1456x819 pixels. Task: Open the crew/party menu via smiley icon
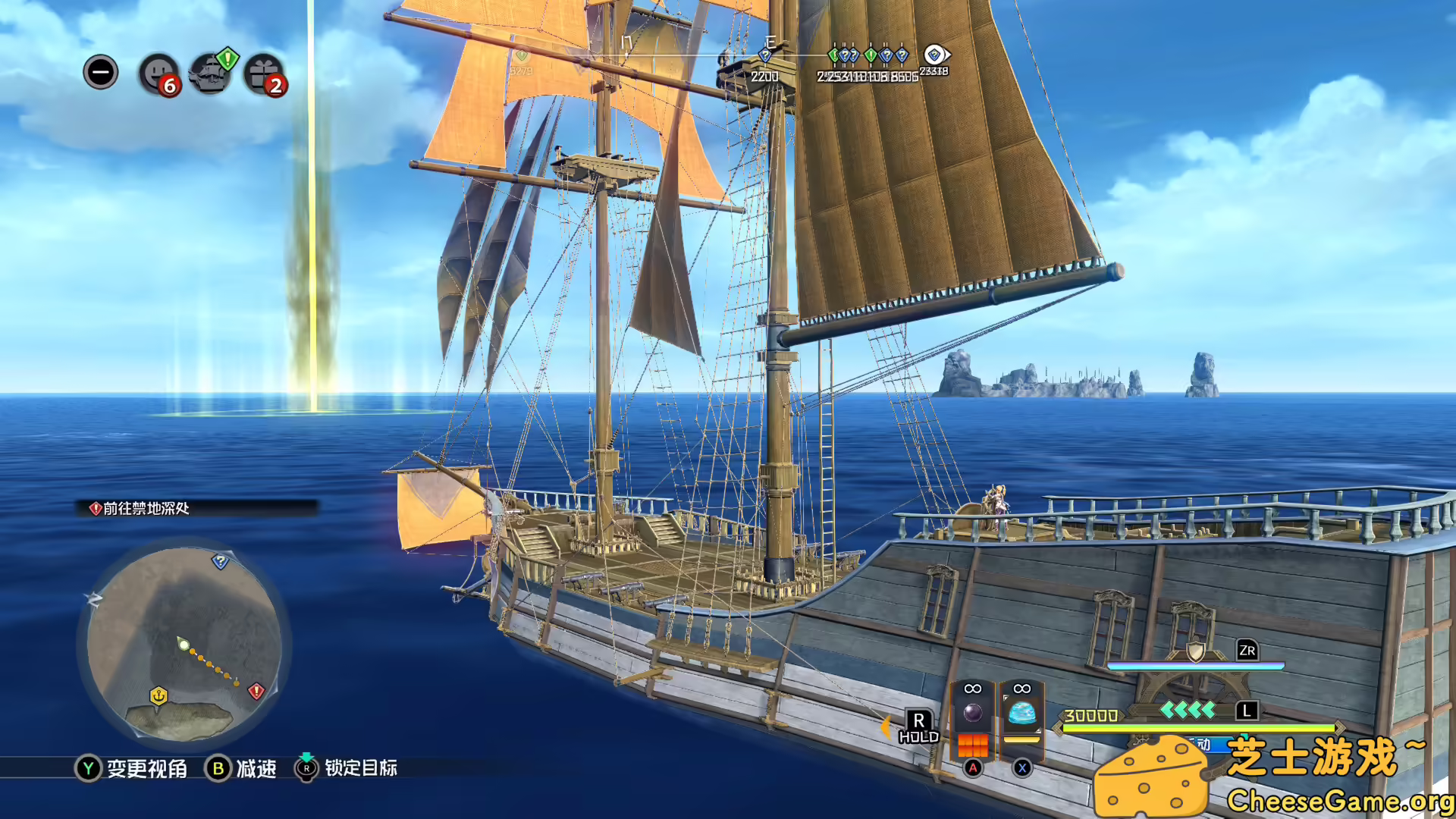(x=159, y=73)
